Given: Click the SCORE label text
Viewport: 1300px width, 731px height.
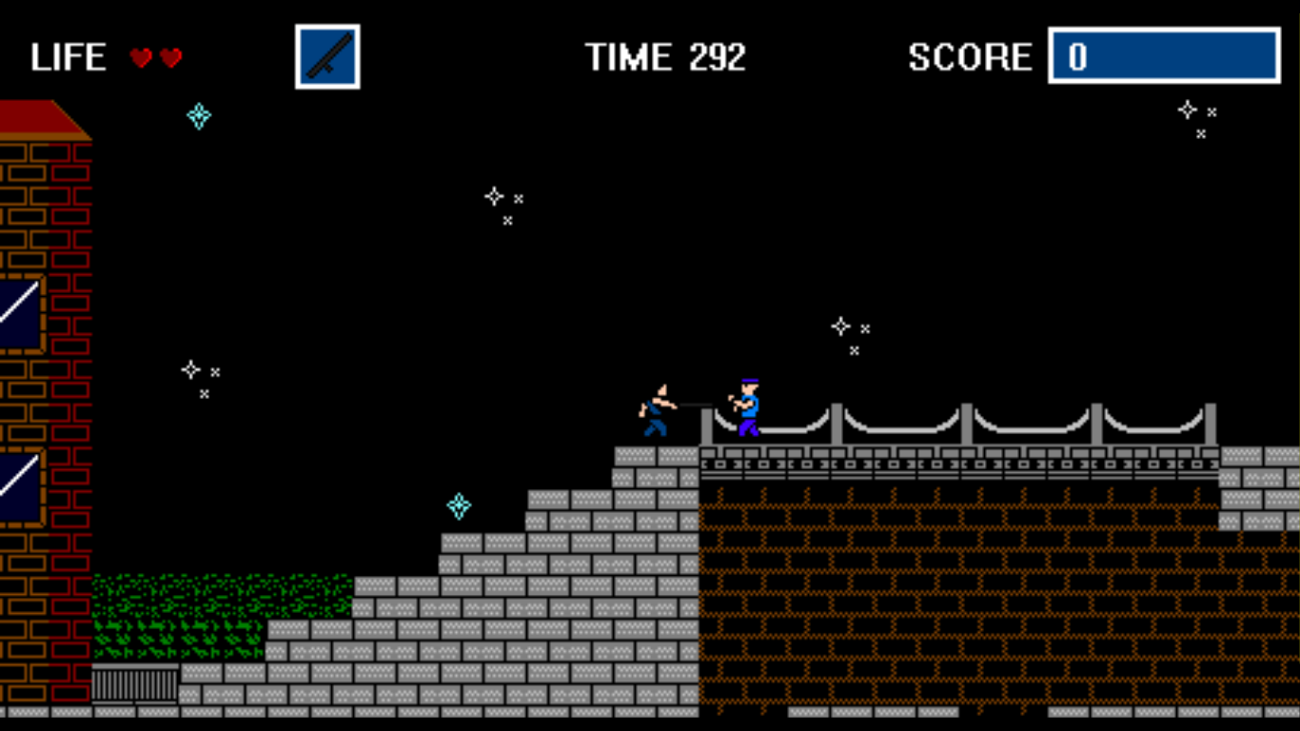Looking at the screenshot, I should [968, 57].
